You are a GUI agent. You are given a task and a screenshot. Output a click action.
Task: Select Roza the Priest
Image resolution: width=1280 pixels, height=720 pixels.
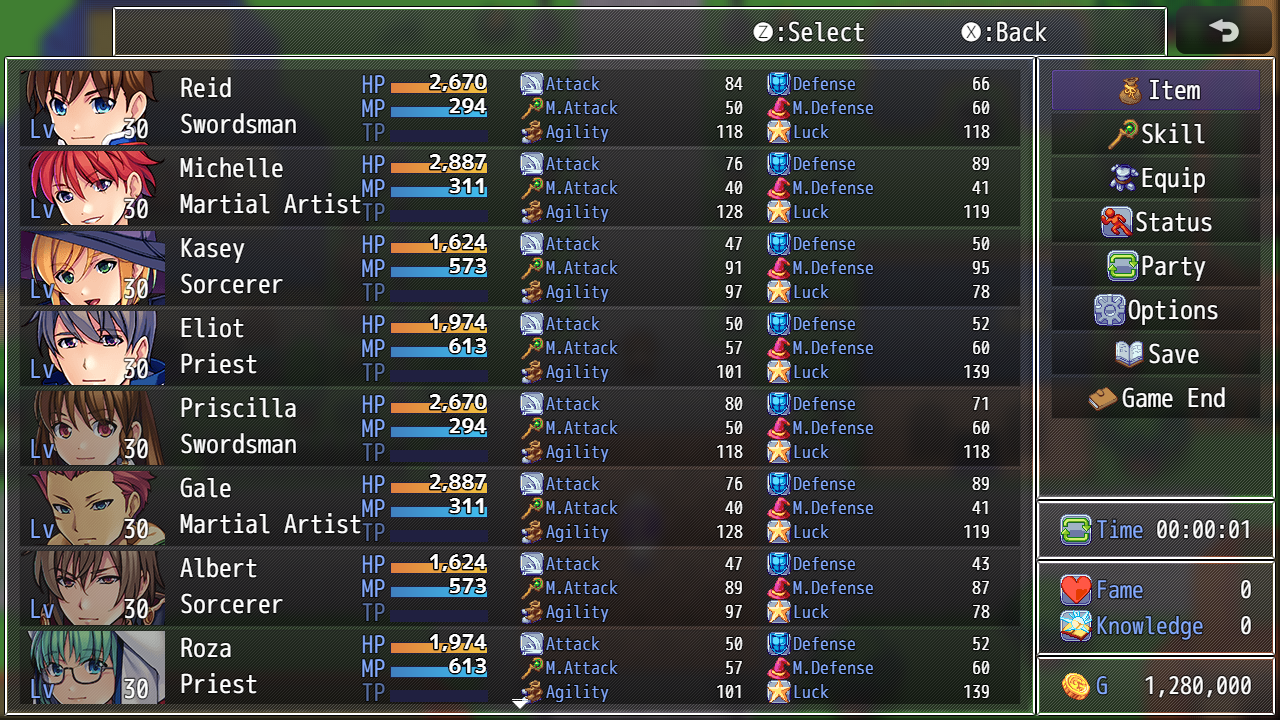coord(520,667)
